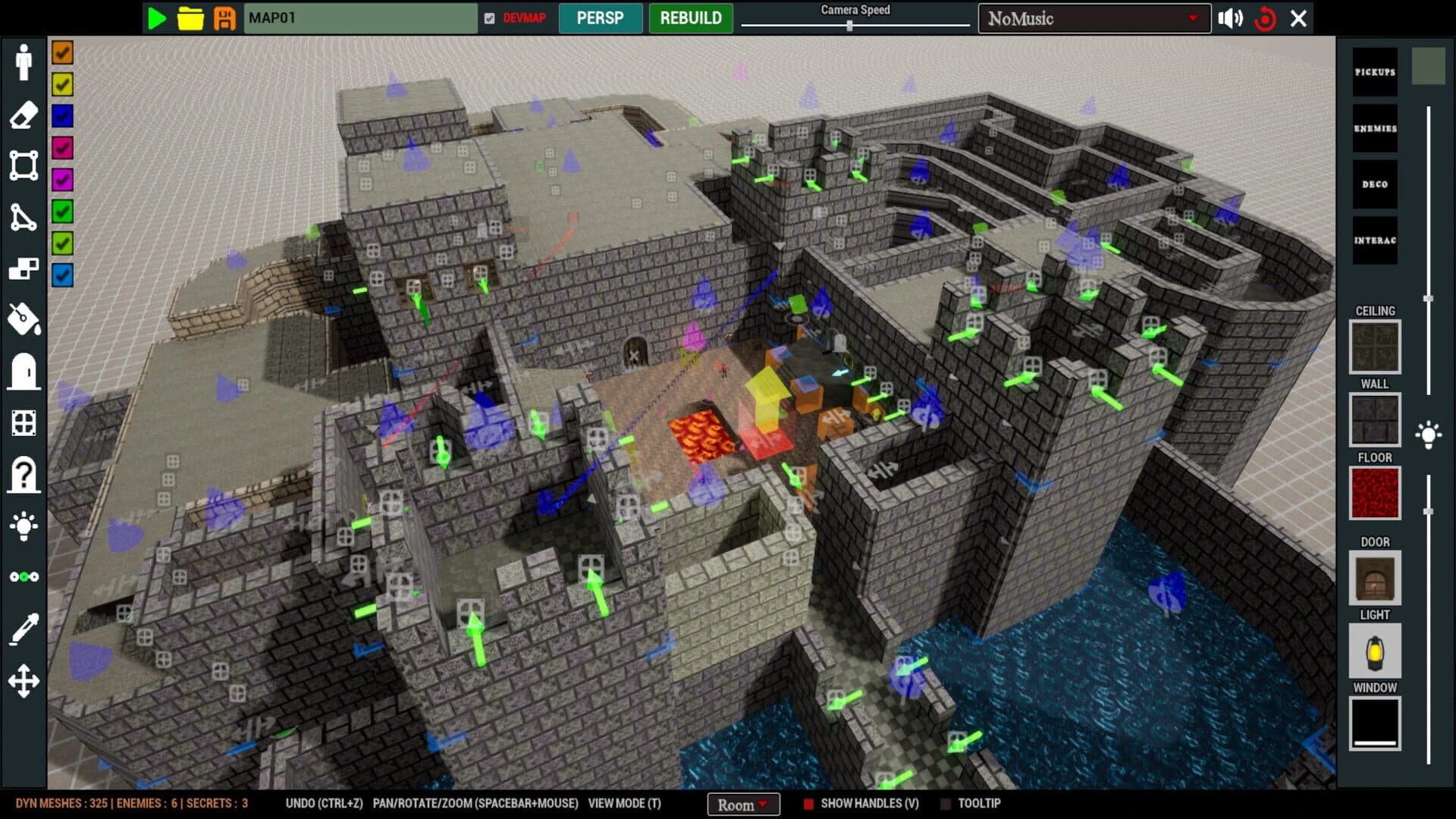The image size is (1456, 819).
Task: Select the question mark secrets tool
Action: (23, 475)
